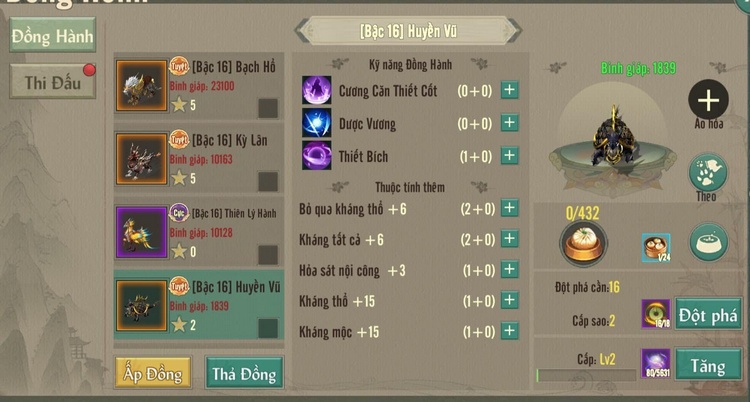Add a point to Dược Vương
The image size is (750, 402).
click(509, 123)
